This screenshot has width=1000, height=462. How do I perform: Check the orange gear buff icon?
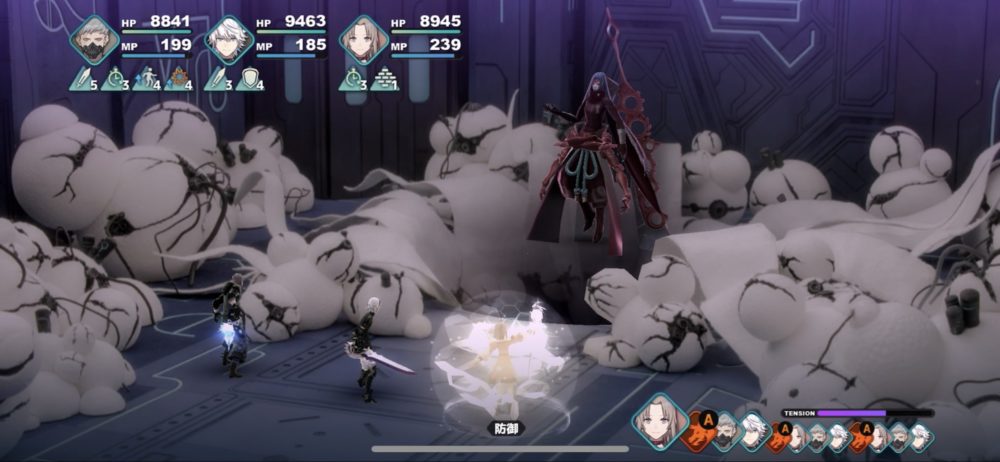(x=181, y=78)
